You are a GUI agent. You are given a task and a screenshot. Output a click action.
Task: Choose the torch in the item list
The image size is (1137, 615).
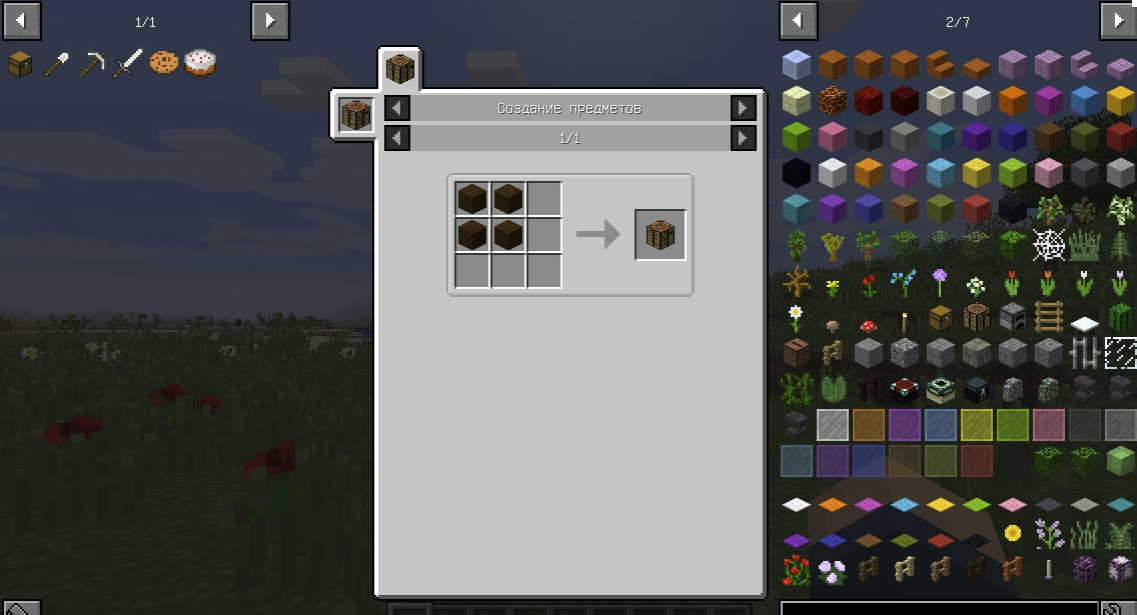(904, 320)
